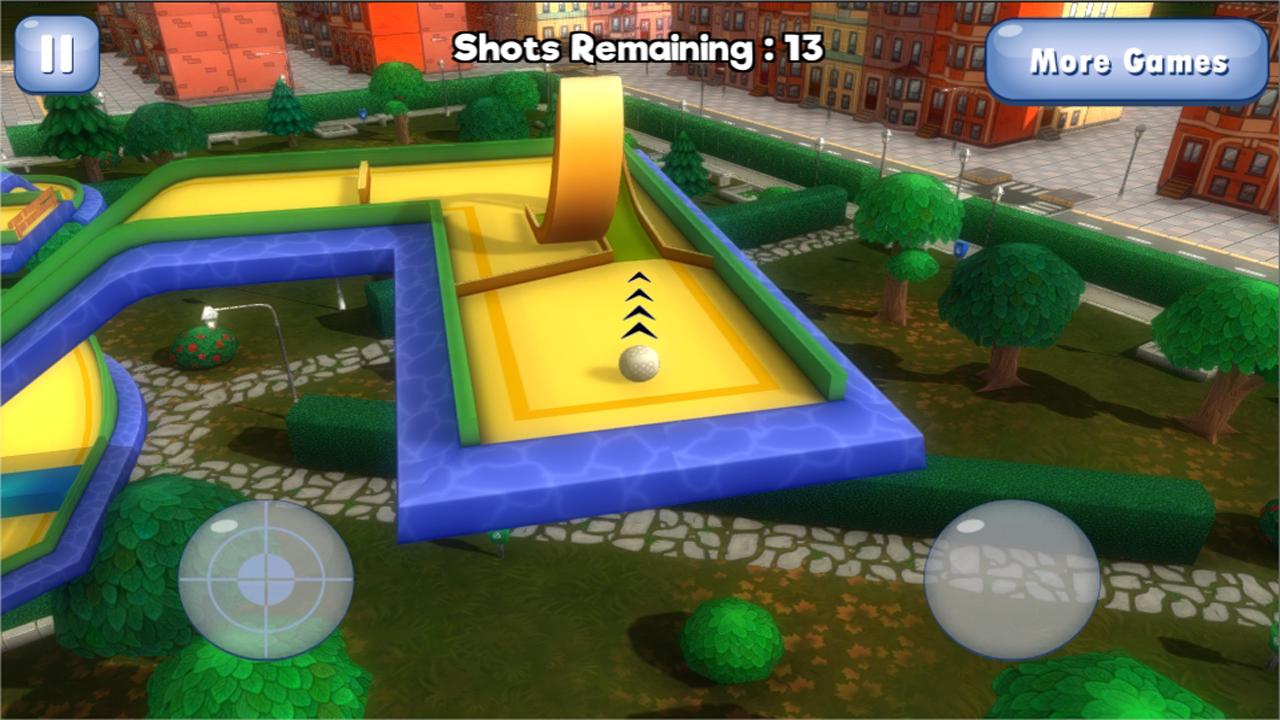Viewport: 1280px width, 720px height.
Task: Open More Games from the top right
Action: pos(1125,60)
